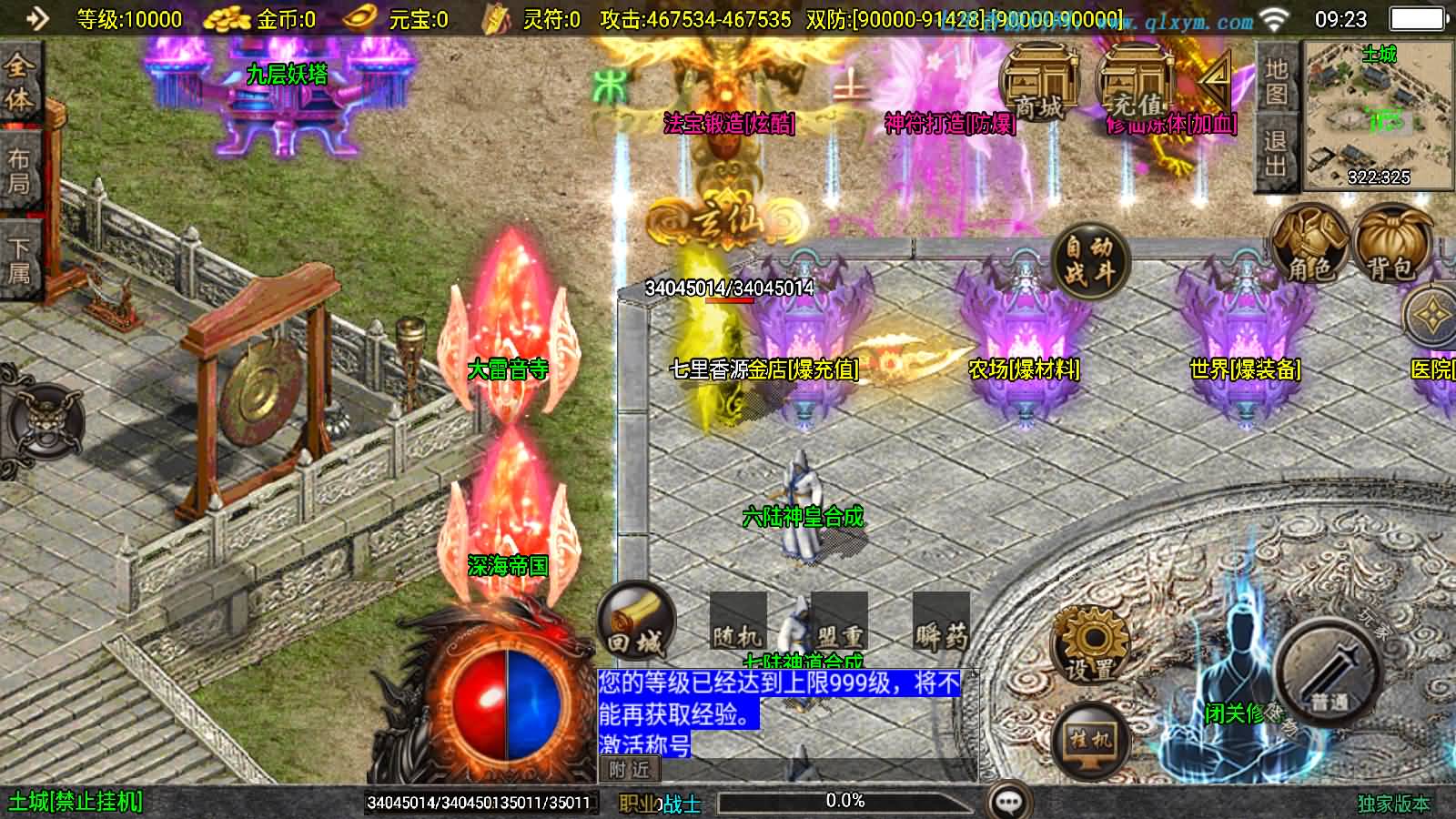
Task: Toggle 自动战斗 auto battle
Action: (1089, 259)
